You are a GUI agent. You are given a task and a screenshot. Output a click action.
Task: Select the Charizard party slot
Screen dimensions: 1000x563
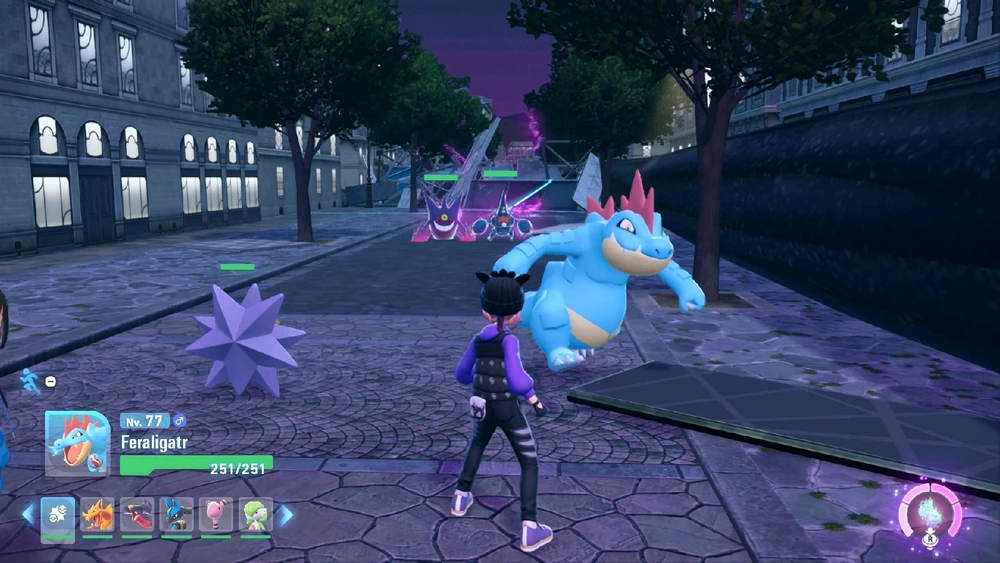click(97, 515)
